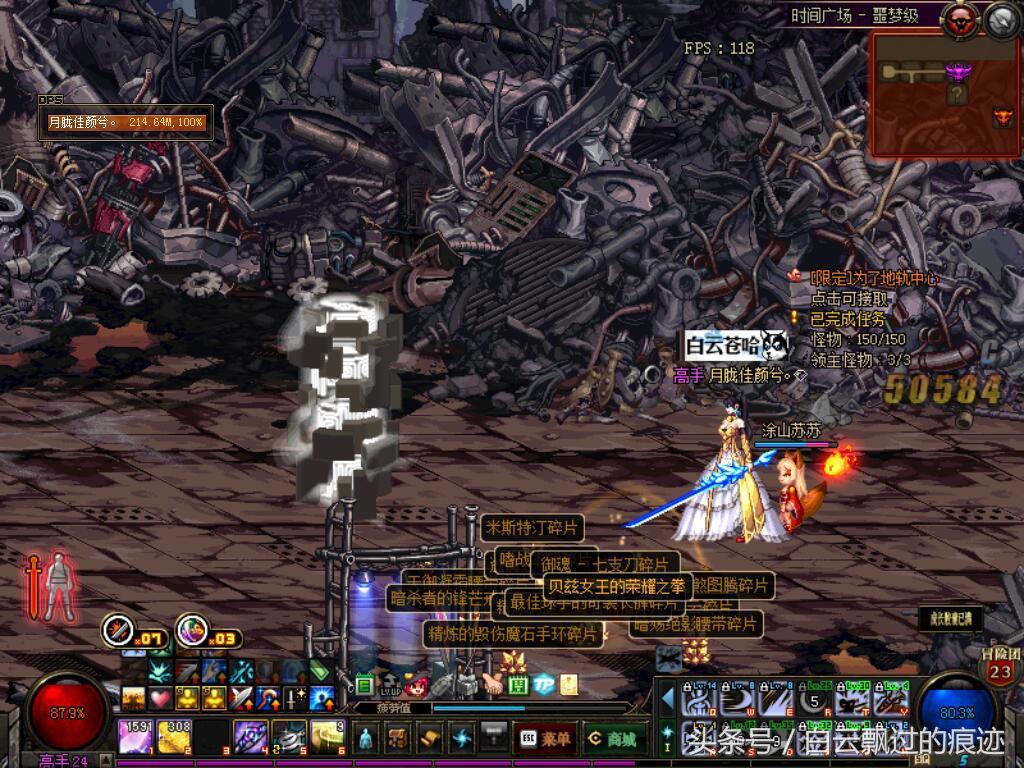The image size is (1024, 768).
Task: Accept the 为了地轨中心 limited quest
Action: coord(875,279)
